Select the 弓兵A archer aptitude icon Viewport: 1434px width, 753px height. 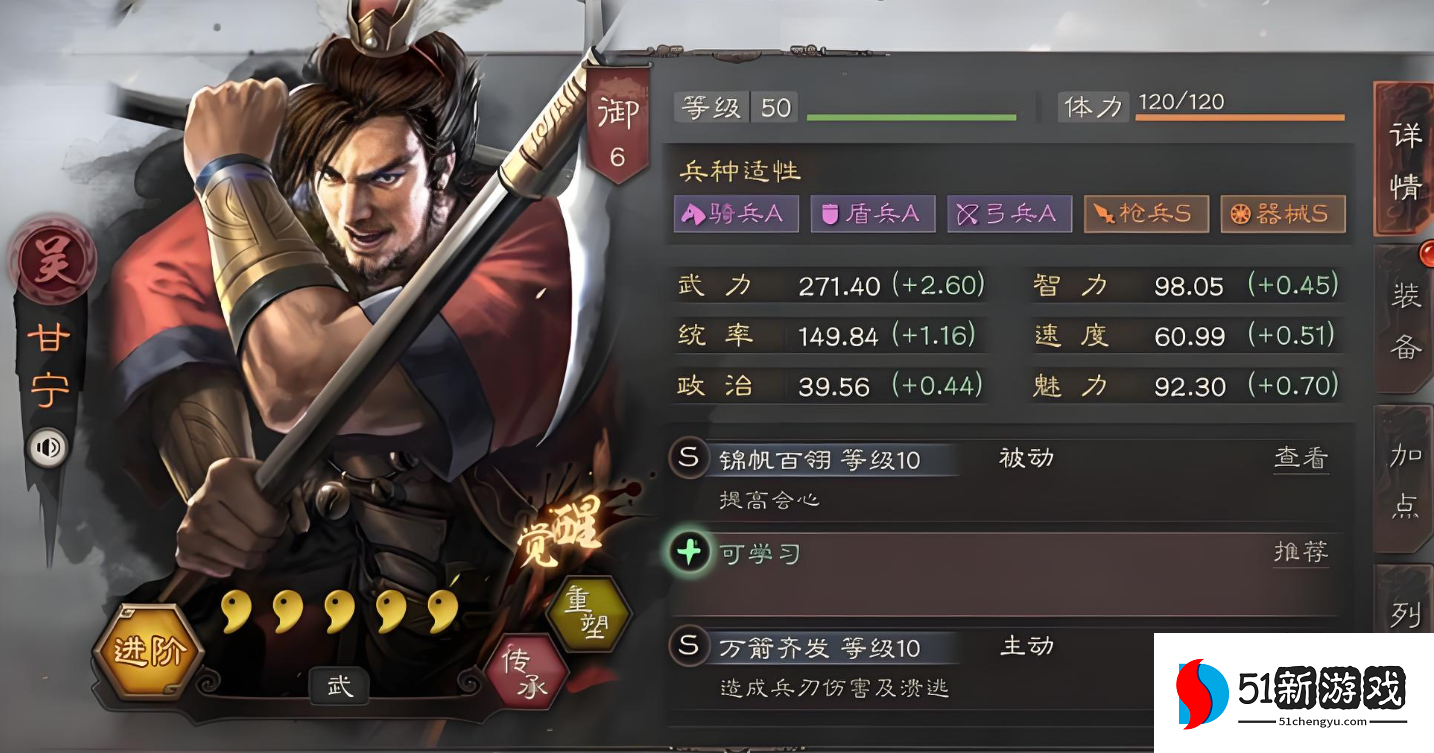(1009, 213)
